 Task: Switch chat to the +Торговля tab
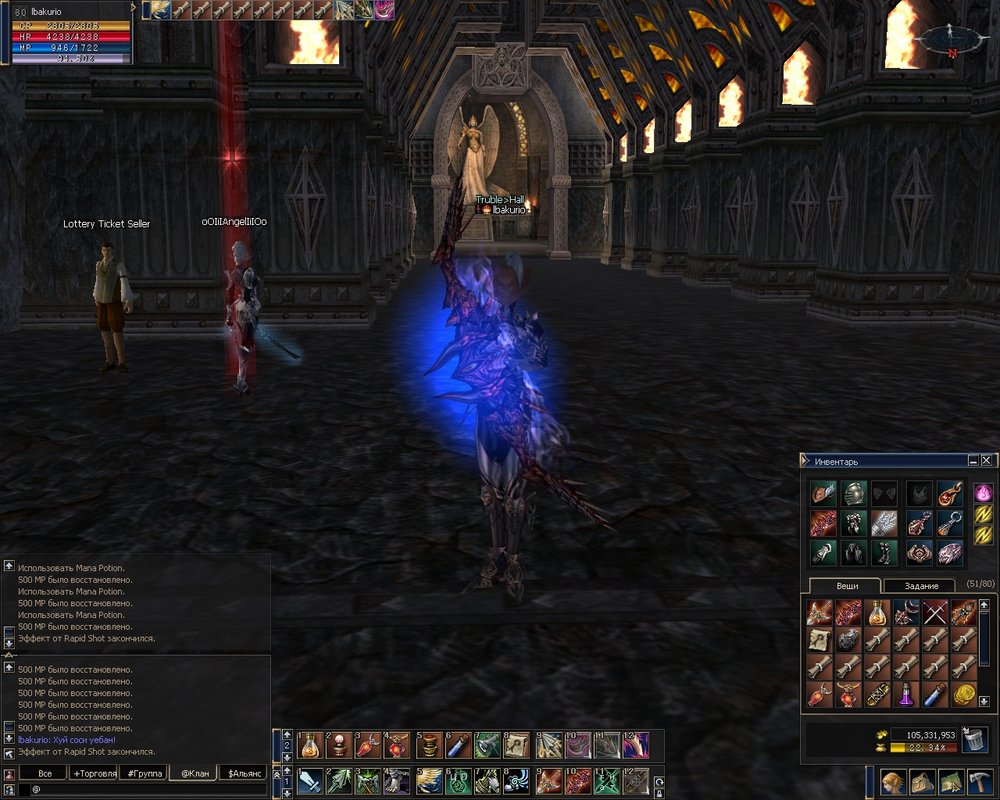coord(93,774)
